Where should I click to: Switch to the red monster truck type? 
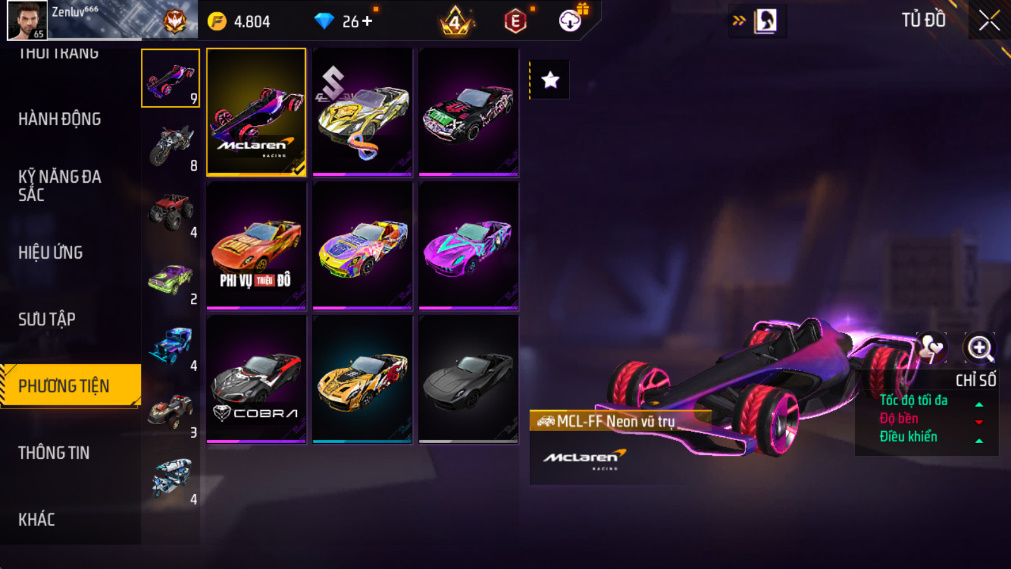click(x=171, y=211)
